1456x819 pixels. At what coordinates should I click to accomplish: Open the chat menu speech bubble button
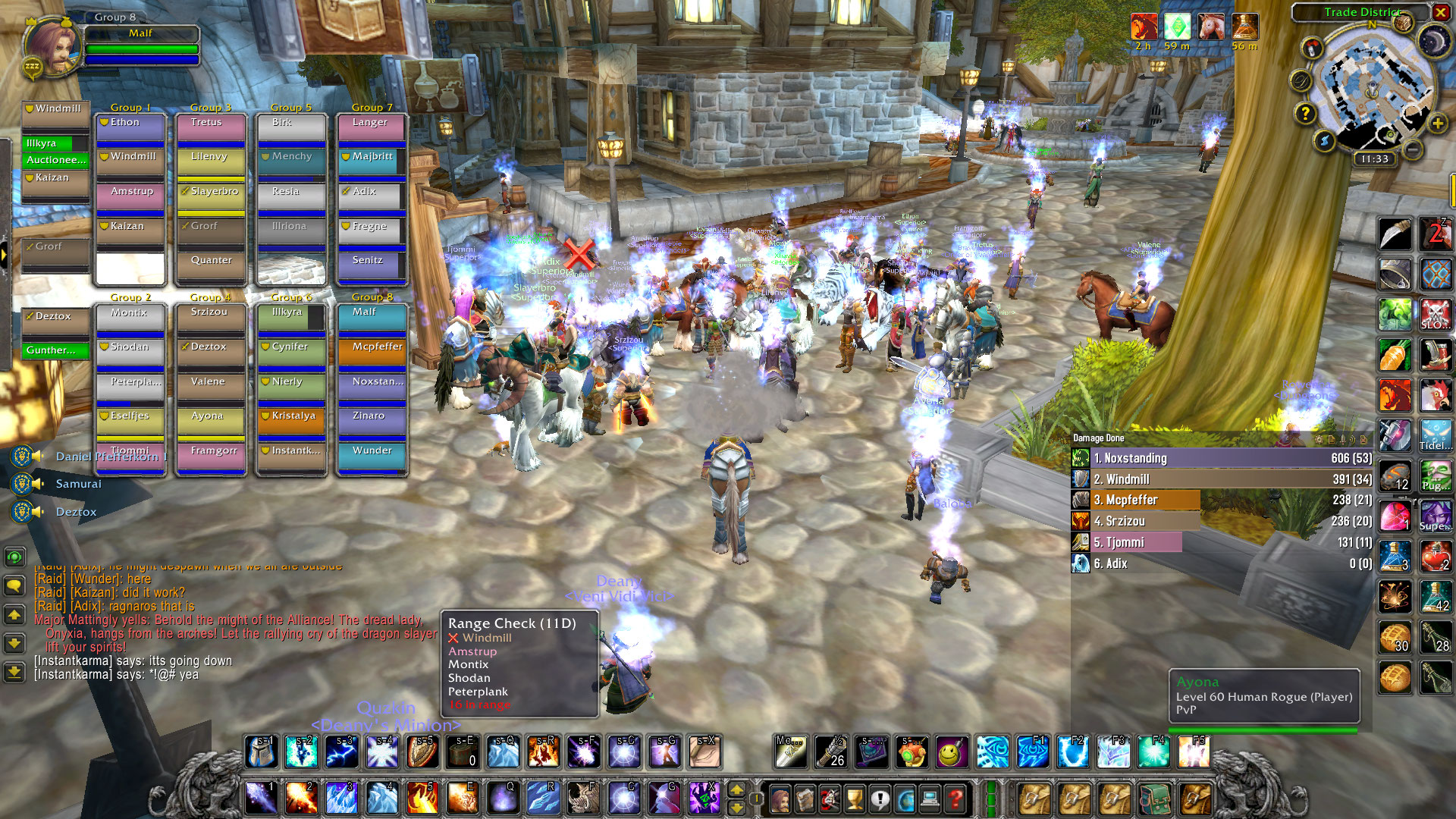point(14,585)
